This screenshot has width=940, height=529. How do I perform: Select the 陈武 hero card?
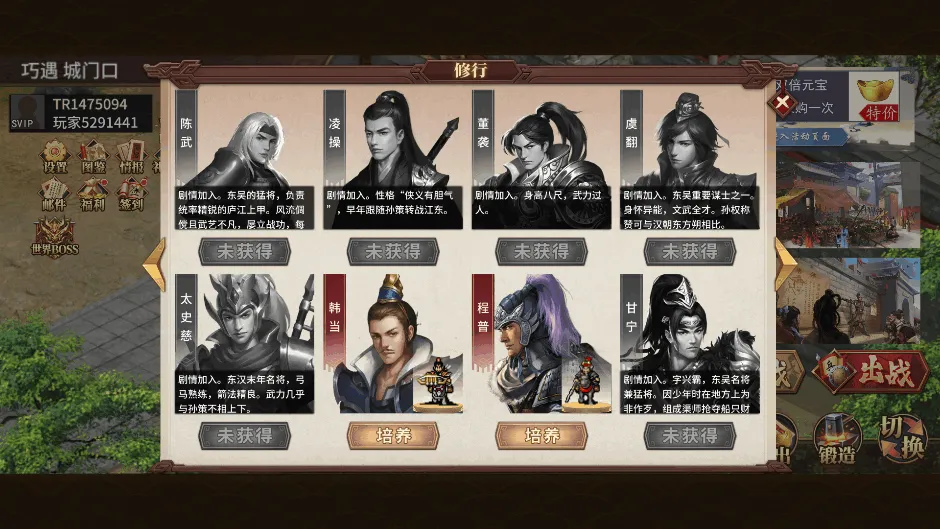(x=245, y=160)
